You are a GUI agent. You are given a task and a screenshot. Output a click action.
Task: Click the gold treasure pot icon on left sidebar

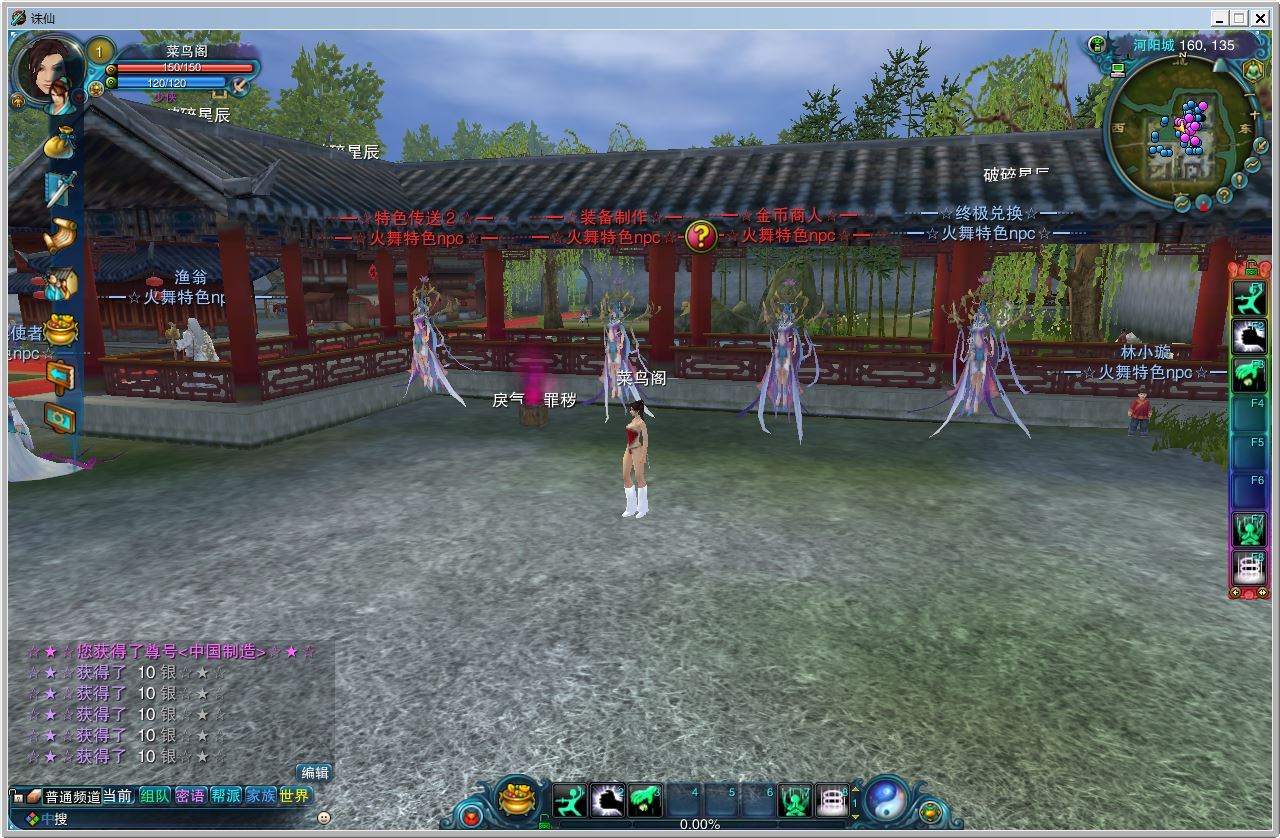point(61,331)
